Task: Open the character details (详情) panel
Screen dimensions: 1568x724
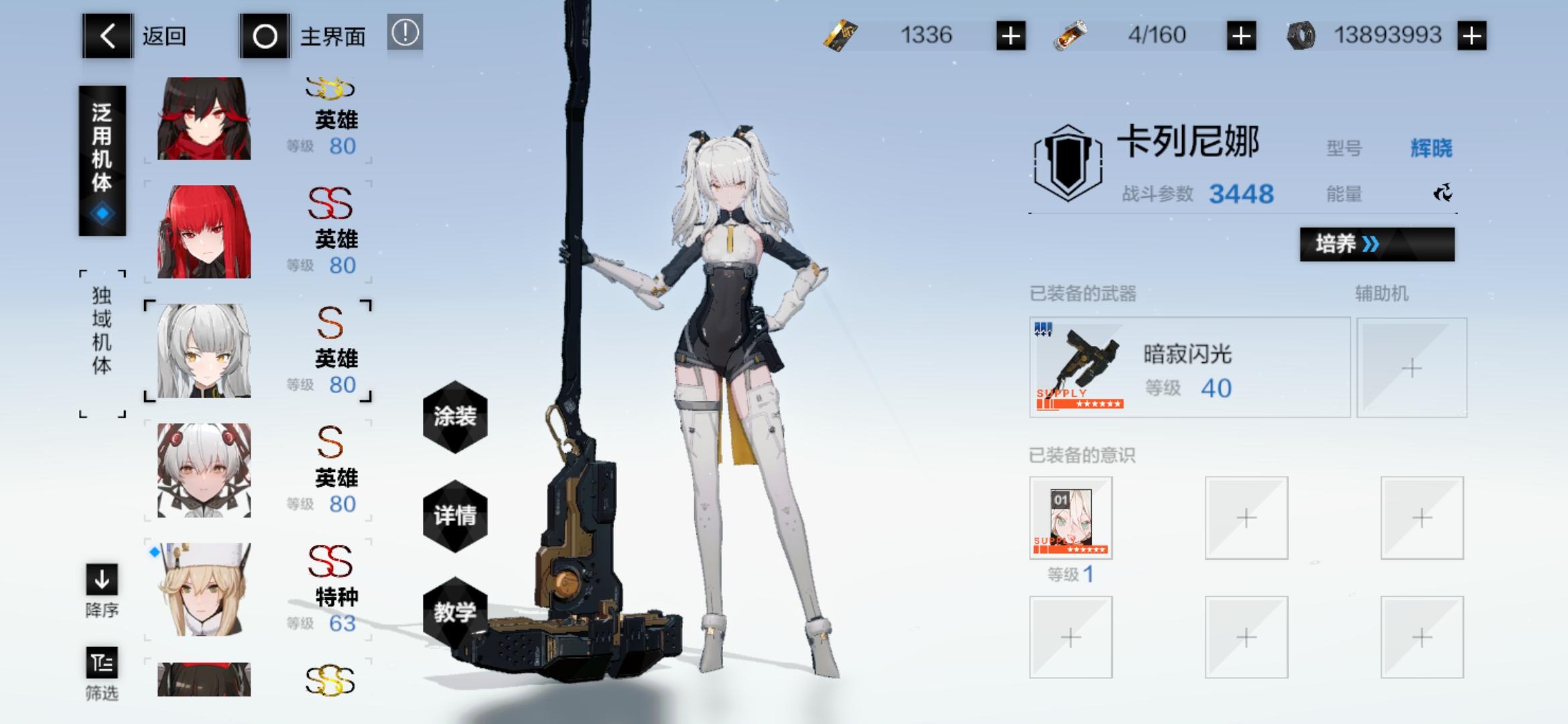Action: (x=456, y=516)
